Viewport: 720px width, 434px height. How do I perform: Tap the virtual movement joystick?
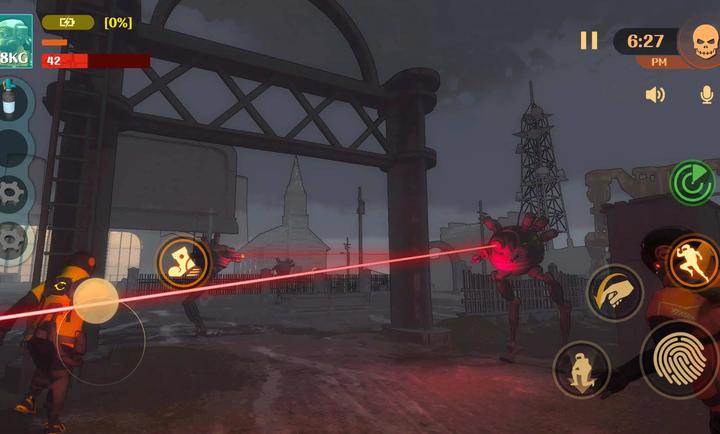[97, 301]
